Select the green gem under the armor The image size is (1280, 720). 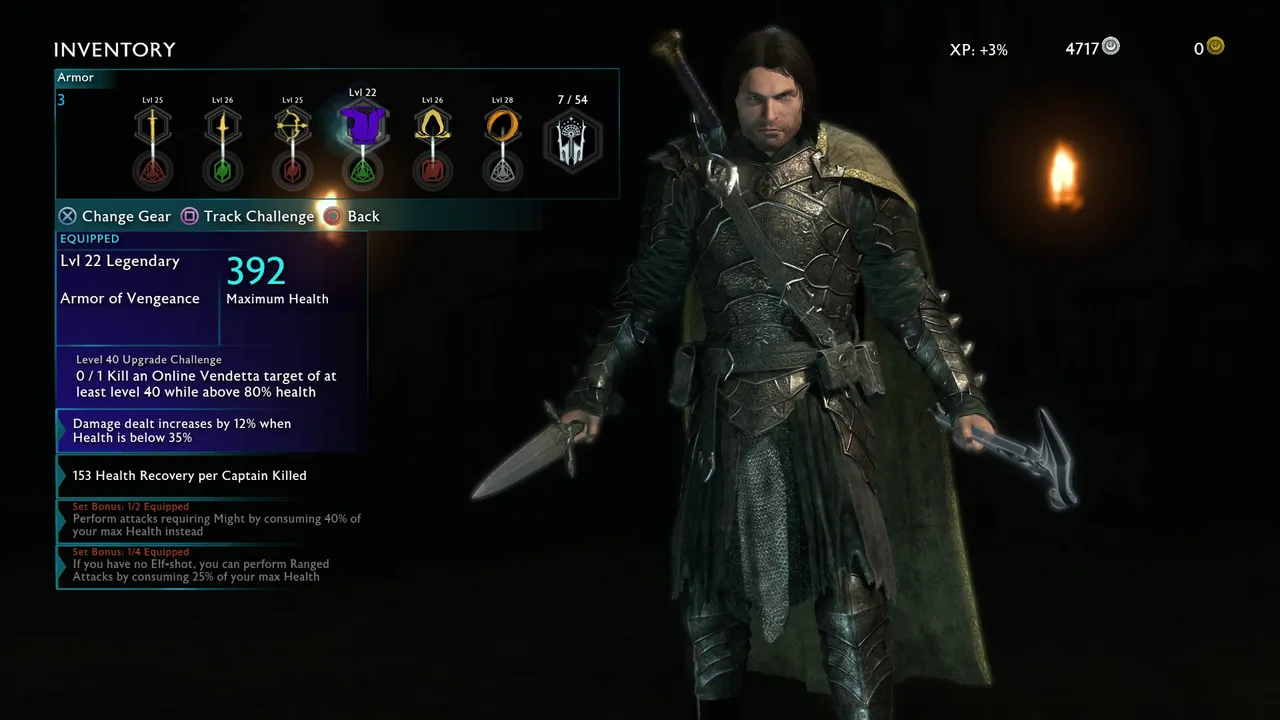(362, 172)
